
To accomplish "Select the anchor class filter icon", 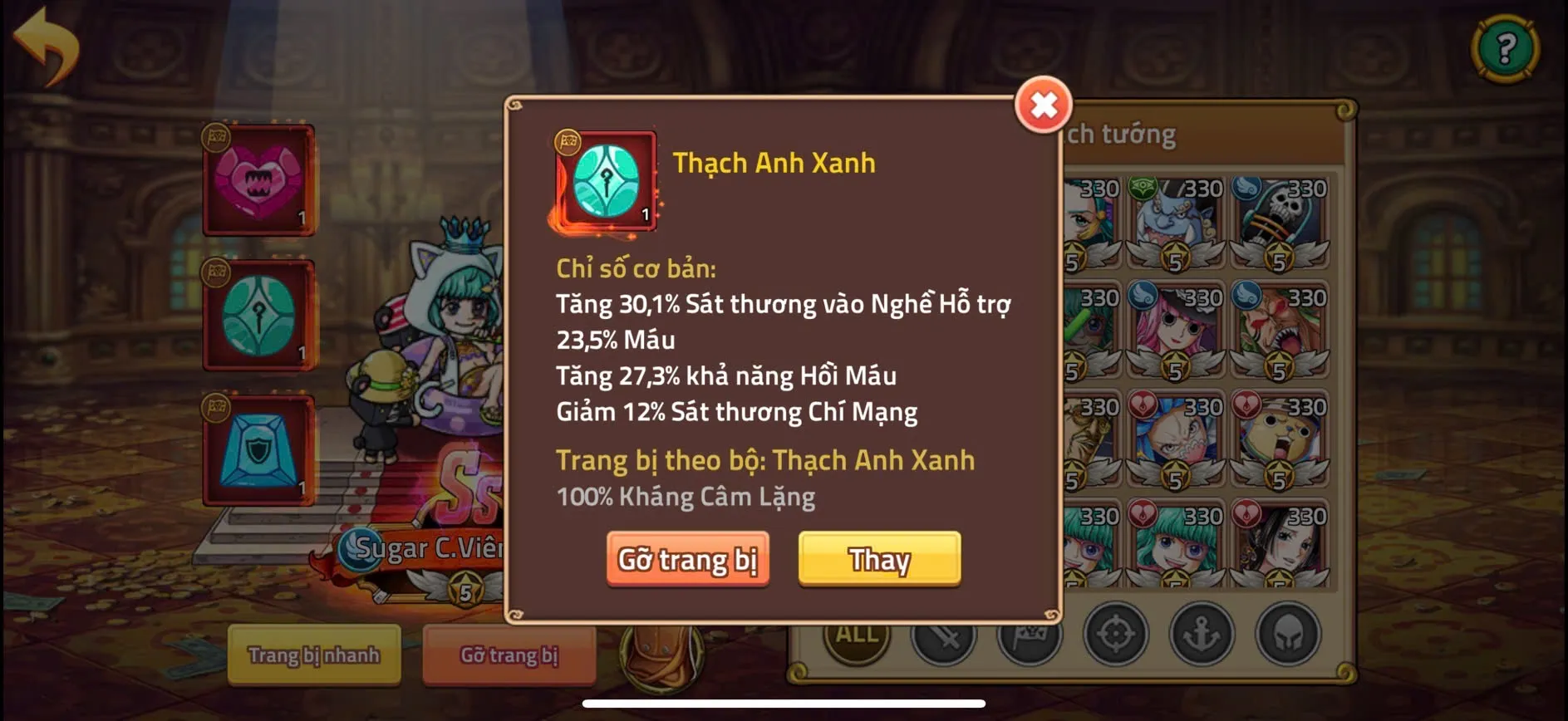I will point(1202,635).
